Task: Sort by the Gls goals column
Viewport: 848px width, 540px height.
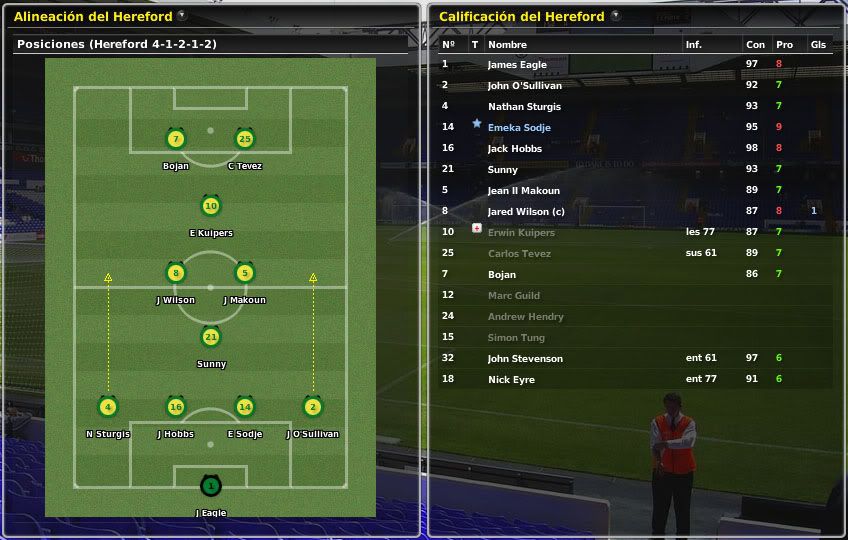Action: [818, 44]
